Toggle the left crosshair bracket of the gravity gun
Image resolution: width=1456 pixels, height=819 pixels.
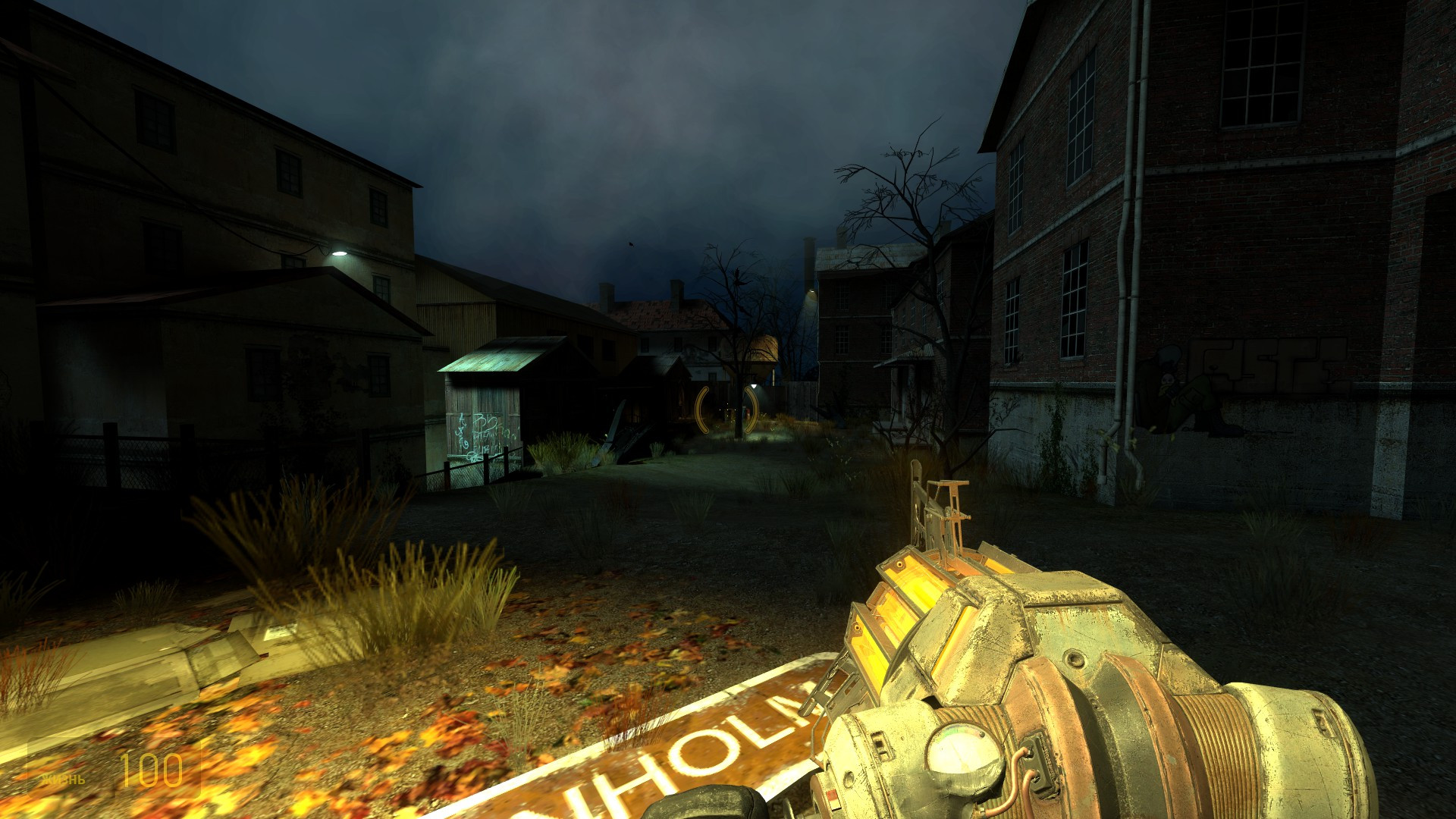pyautogui.click(x=702, y=411)
